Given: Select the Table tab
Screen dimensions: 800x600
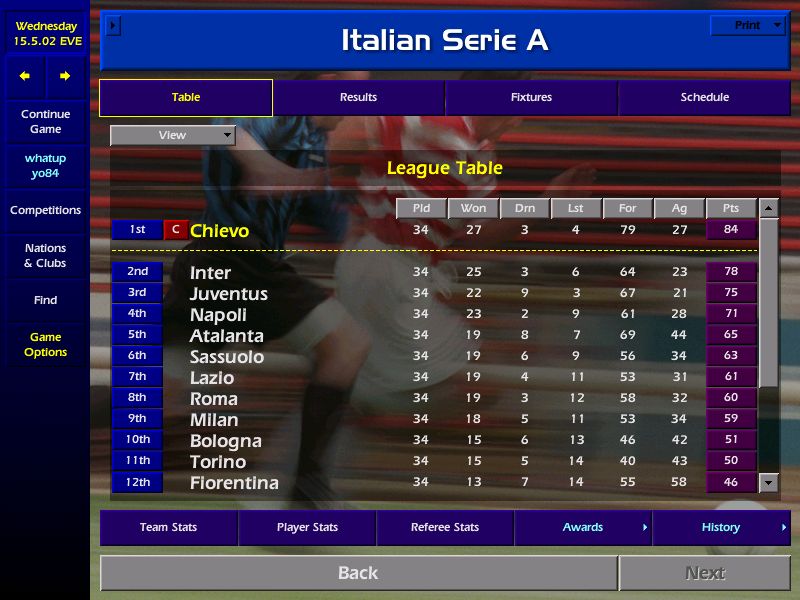Looking at the screenshot, I should click(186, 97).
